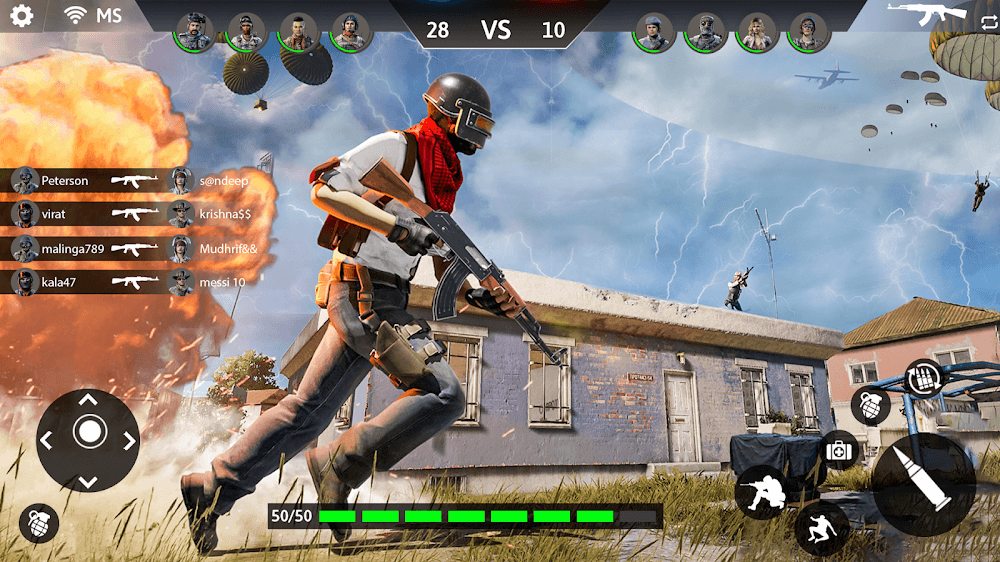Strafe right with the joystick right arrow

(128, 441)
